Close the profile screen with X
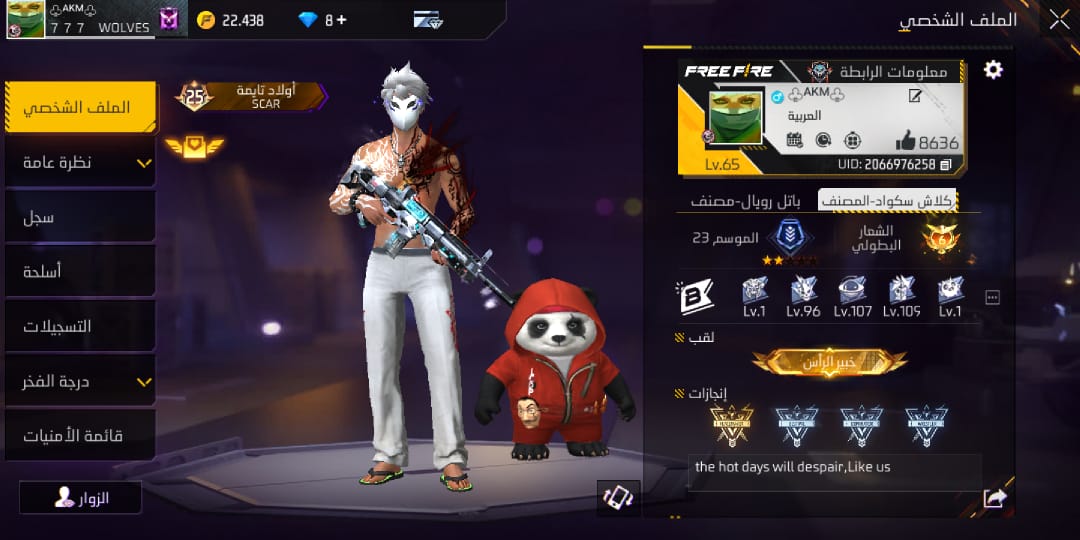1080x540 pixels. coord(1059,18)
